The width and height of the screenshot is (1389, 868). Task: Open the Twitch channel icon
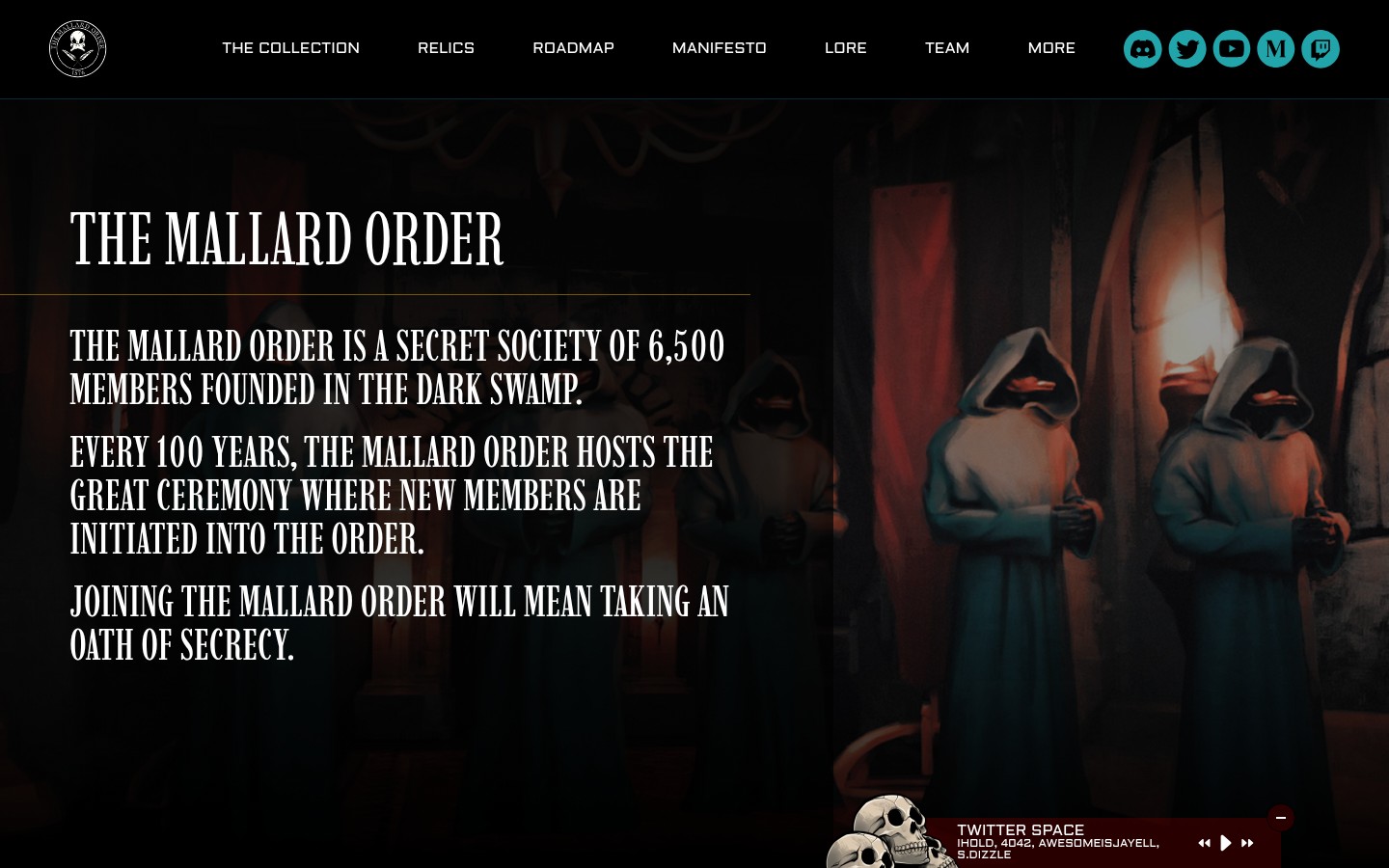(x=1320, y=48)
